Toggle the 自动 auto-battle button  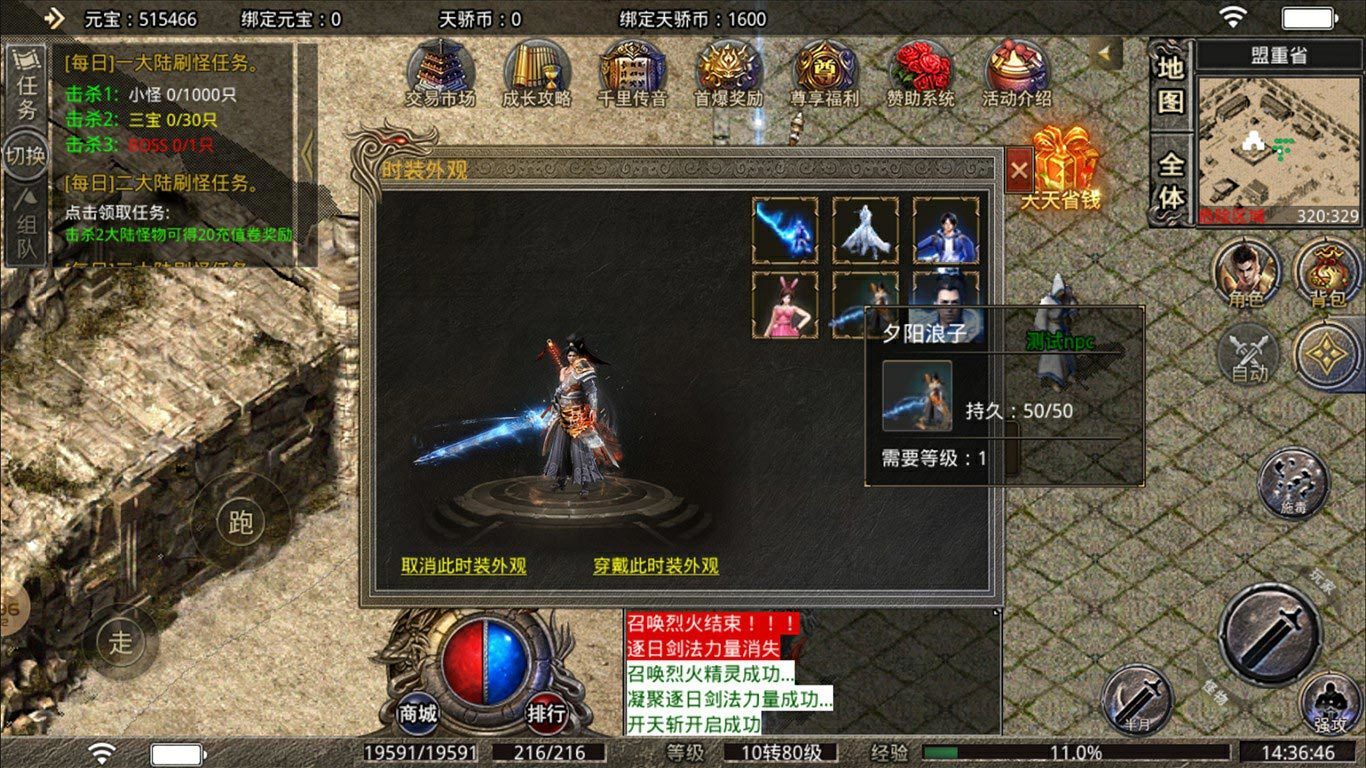1248,355
